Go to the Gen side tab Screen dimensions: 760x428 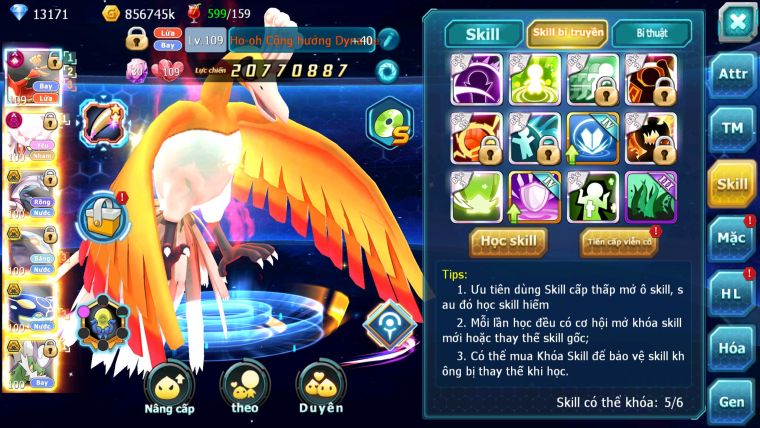tap(732, 401)
